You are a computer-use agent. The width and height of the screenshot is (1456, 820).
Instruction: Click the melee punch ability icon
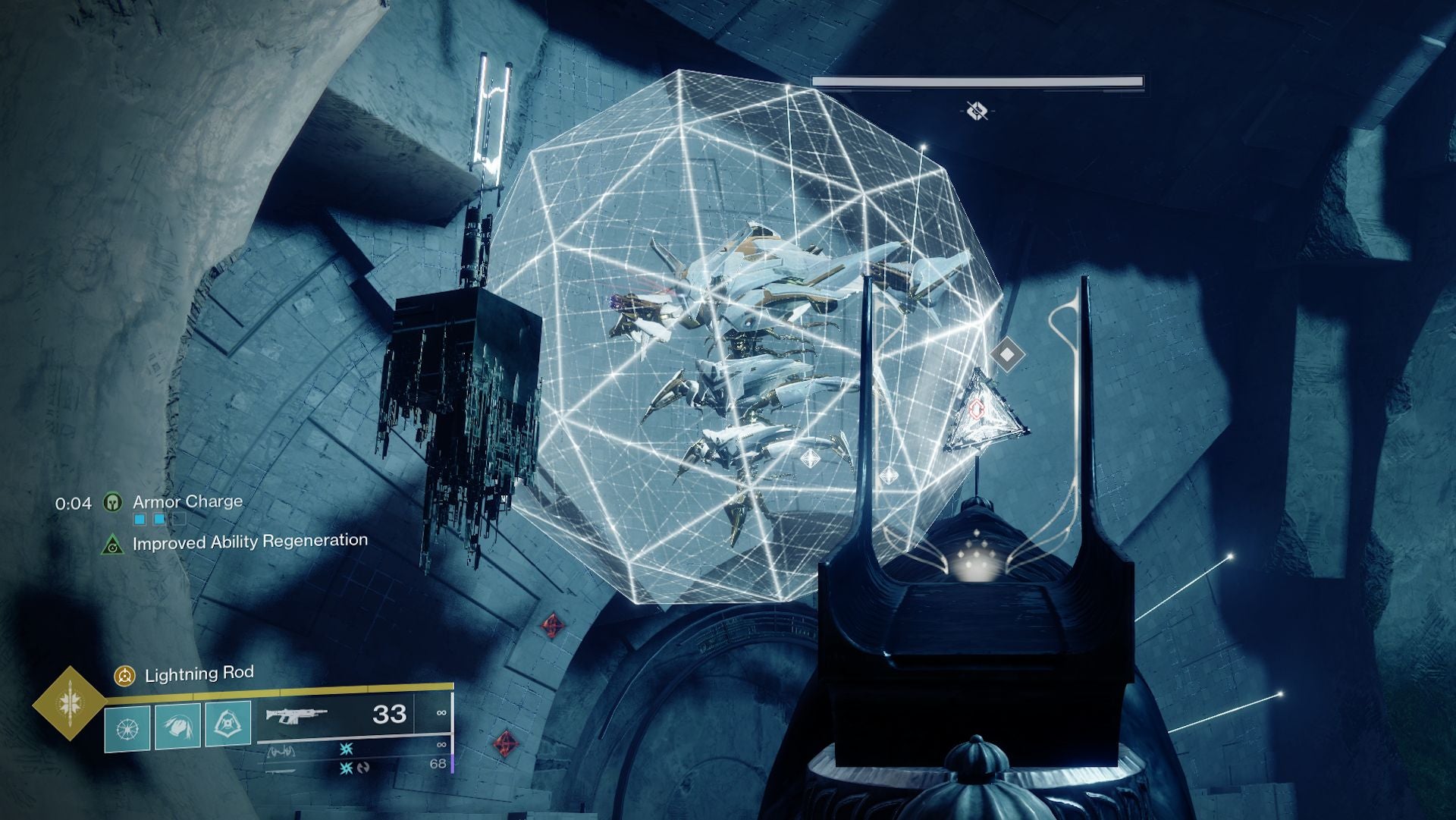coord(177,726)
